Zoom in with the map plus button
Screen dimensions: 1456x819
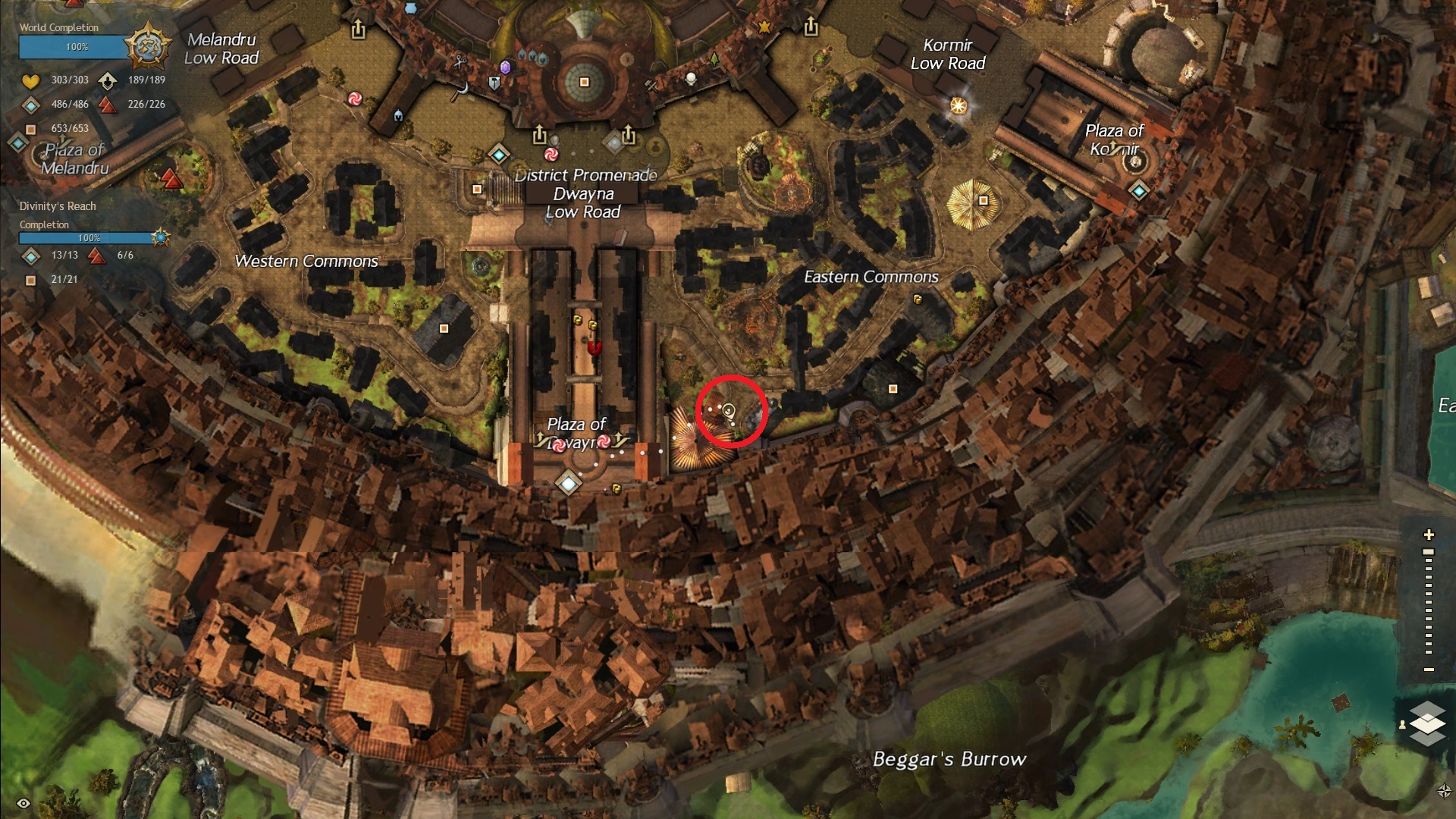click(x=1429, y=535)
